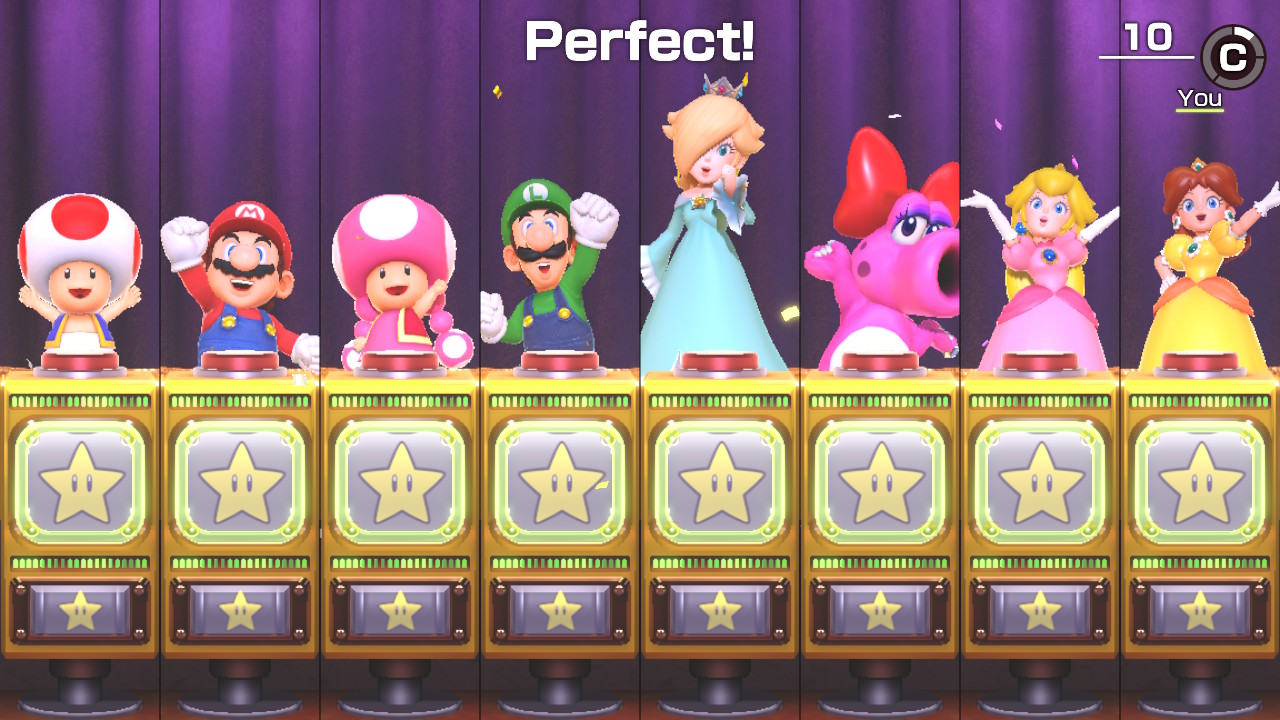Tap Peach's large star panel icon

point(1040,483)
